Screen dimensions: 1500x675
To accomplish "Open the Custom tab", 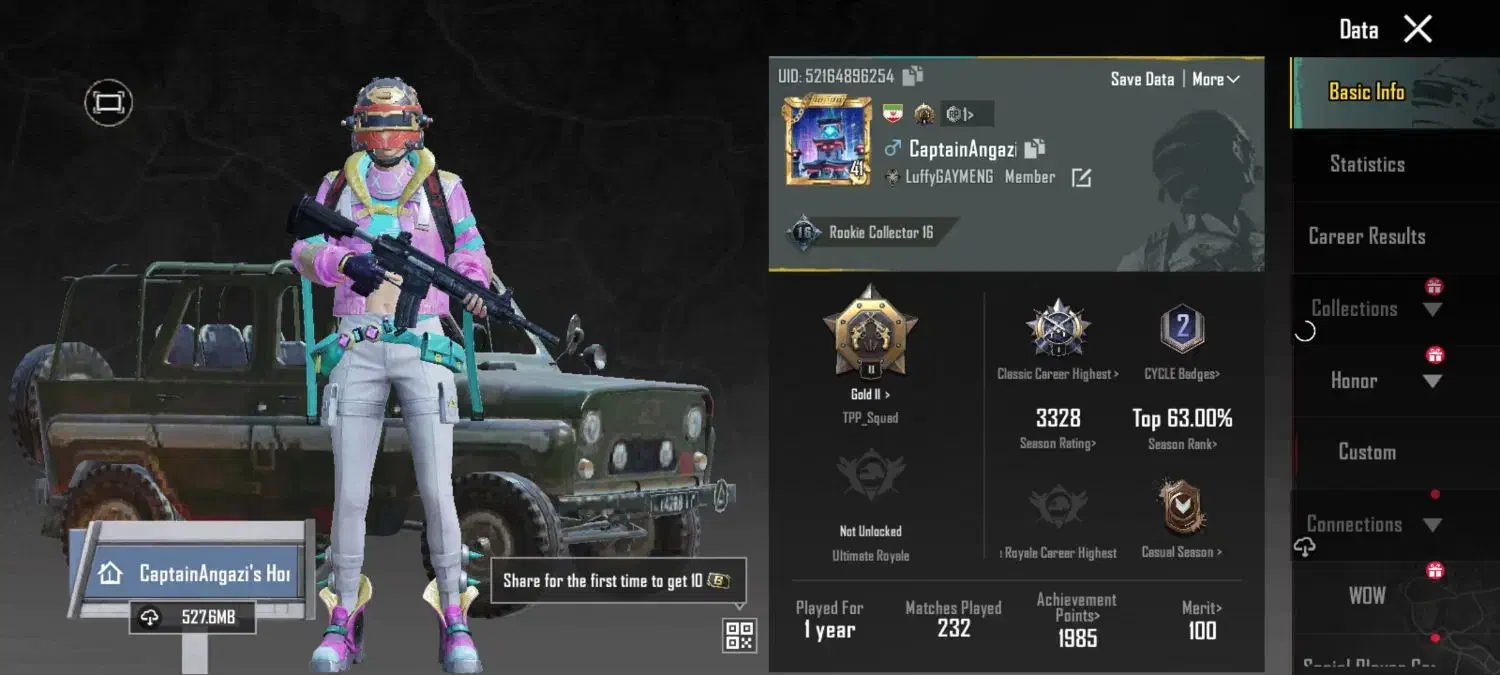I will tap(1367, 452).
